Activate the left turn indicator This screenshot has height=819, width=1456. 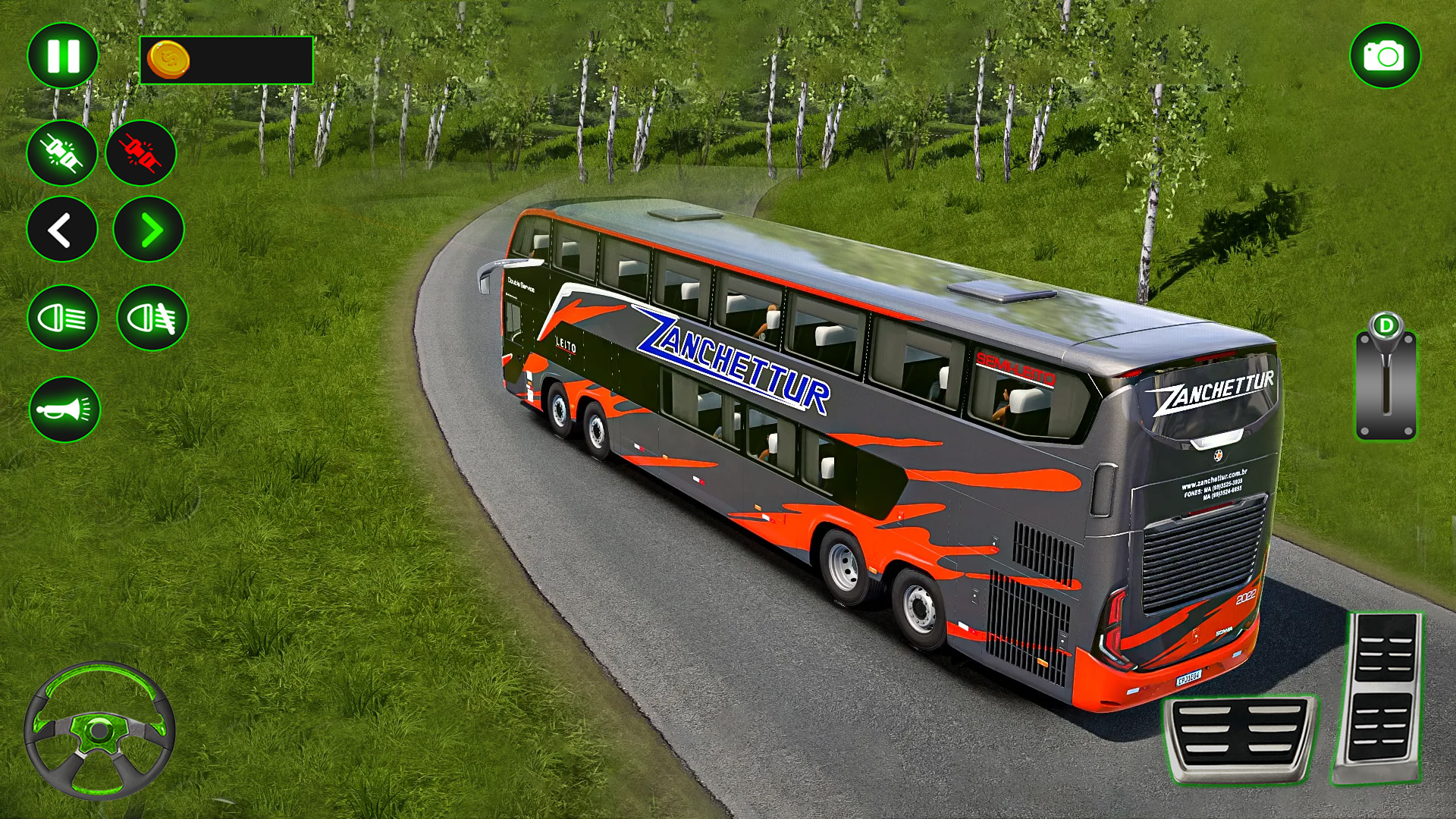click(62, 230)
